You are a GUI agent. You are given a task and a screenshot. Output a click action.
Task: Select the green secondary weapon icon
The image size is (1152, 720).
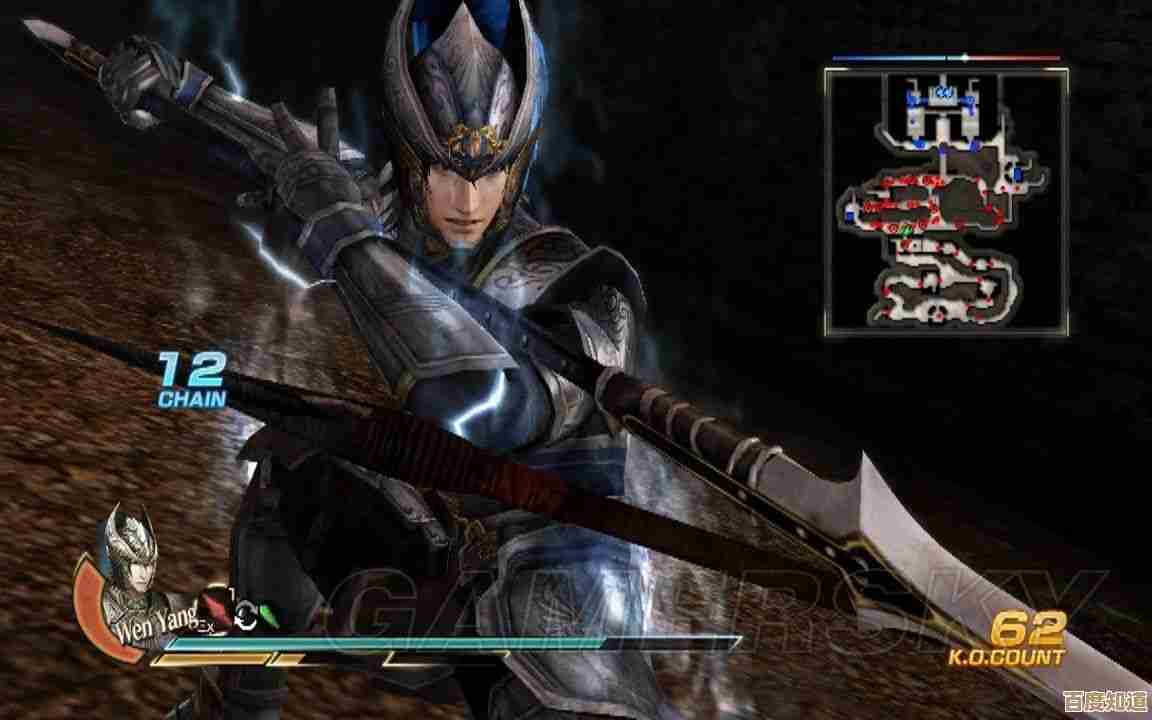pos(268,615)
